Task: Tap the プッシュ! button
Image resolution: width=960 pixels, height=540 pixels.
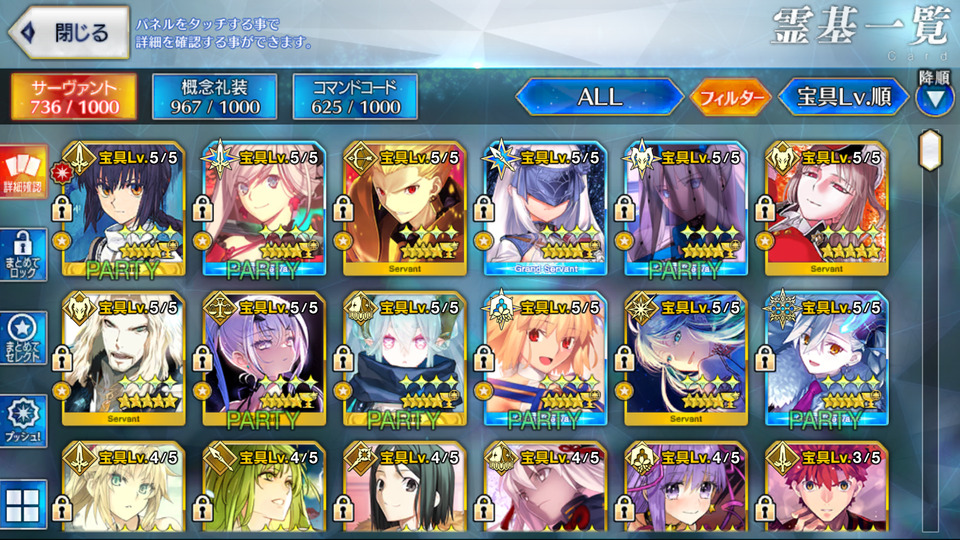Action: (x=23, y=420)
